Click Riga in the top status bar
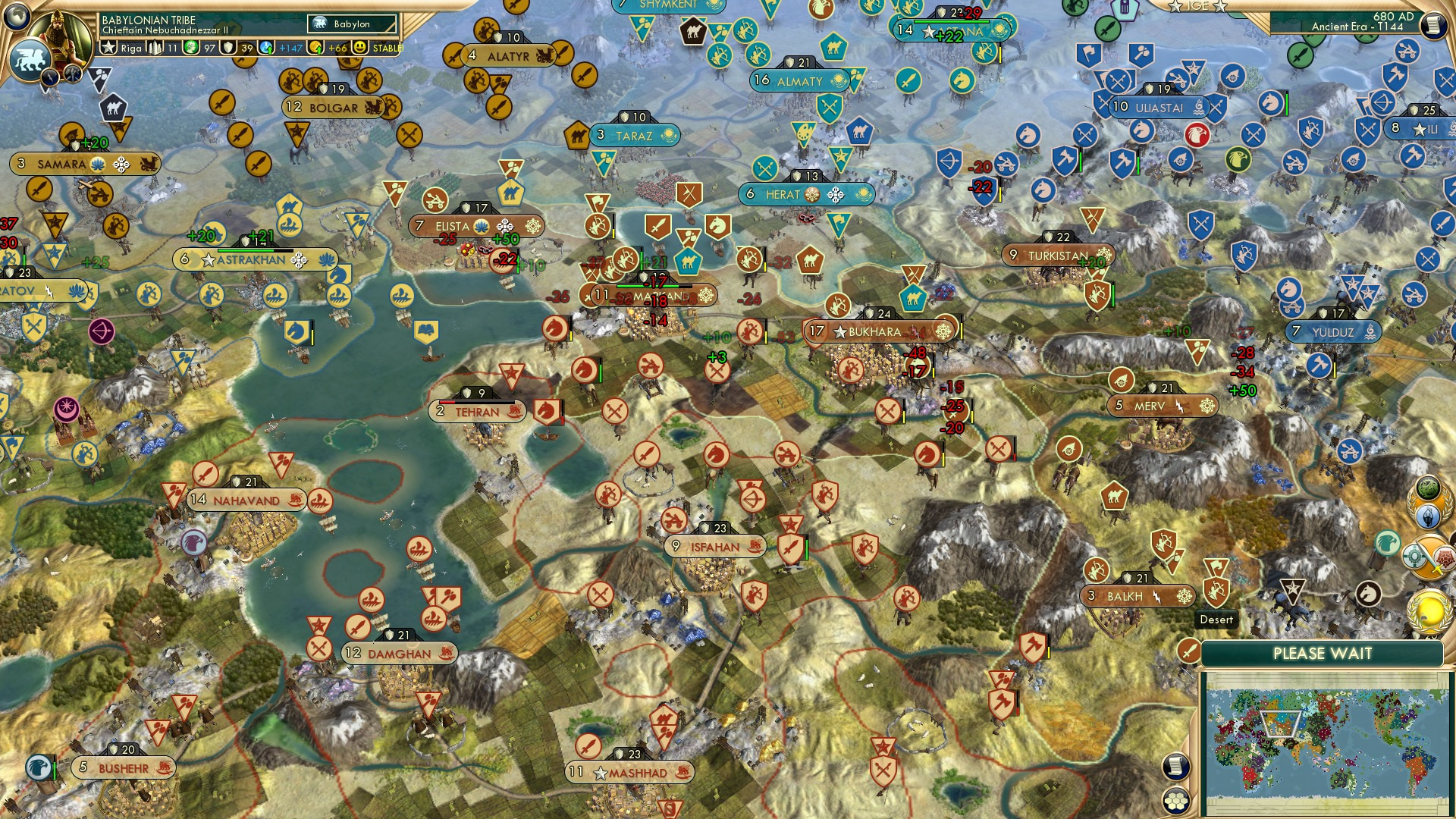The image size is (1456, 819). pos(131,48)
